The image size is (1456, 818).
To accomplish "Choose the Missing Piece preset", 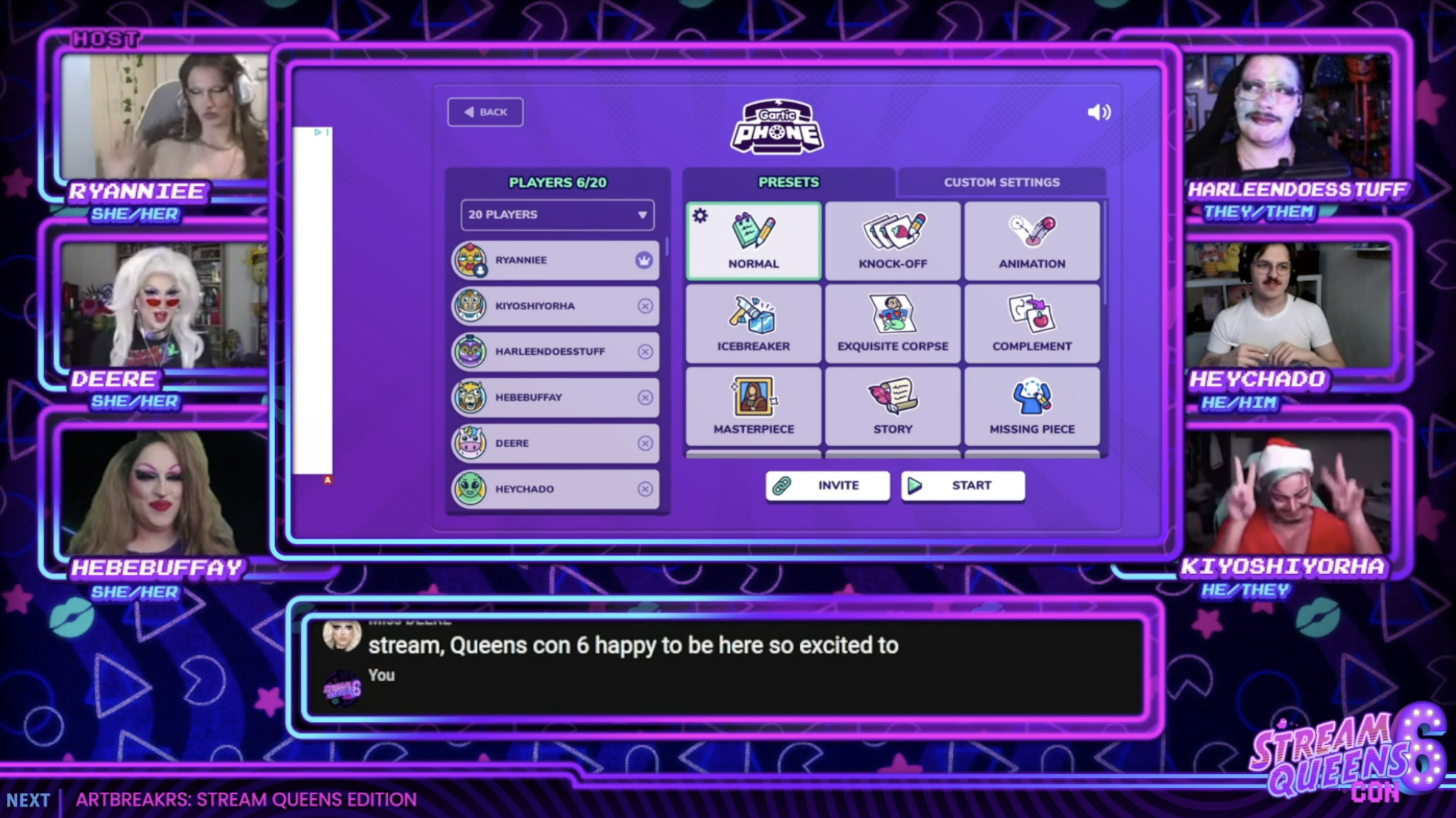I will pos(1032,407).
